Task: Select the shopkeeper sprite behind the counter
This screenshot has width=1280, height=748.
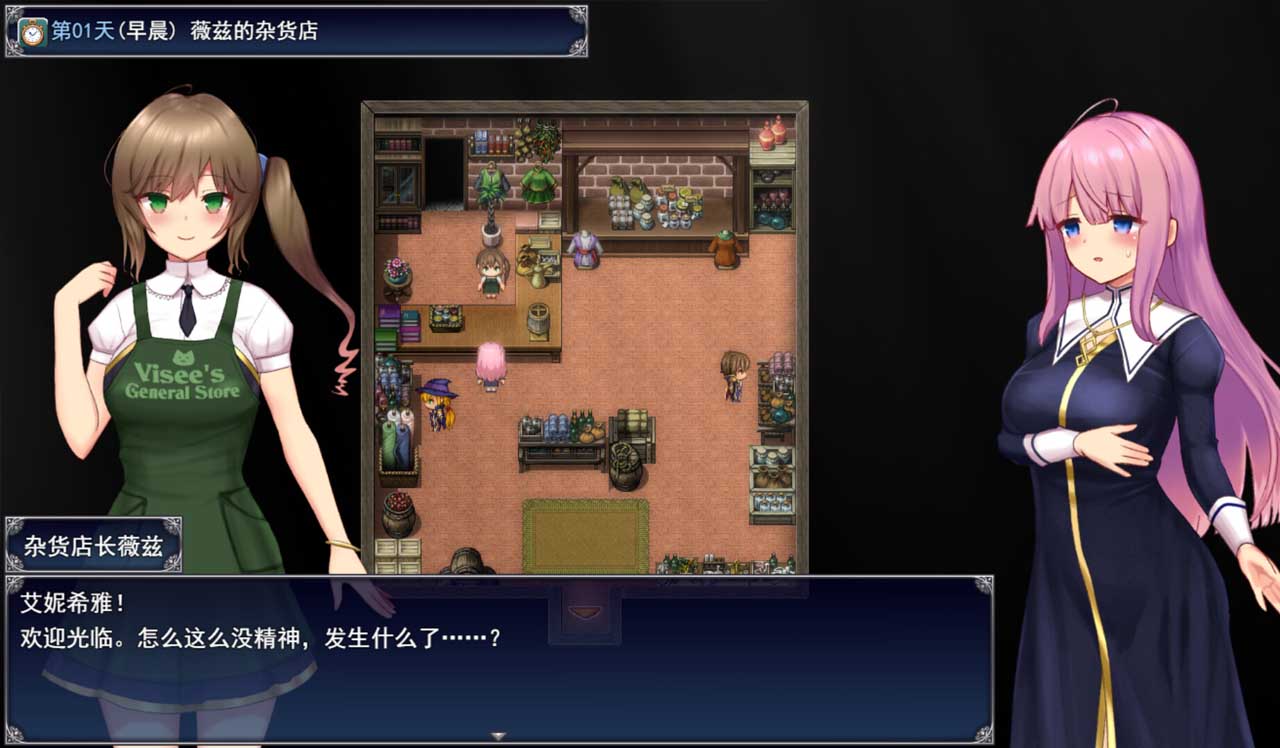Action: [x=490, y=272]
